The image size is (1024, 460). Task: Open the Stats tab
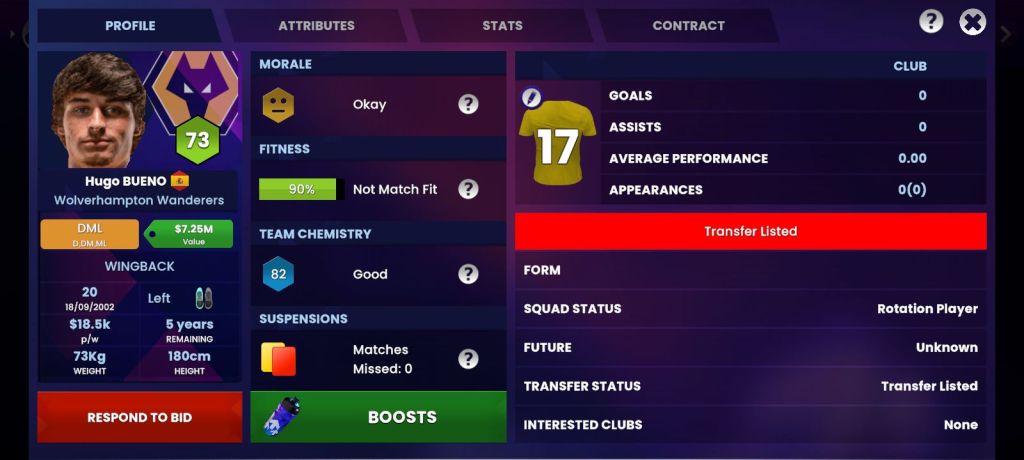pyautogui.click(x=502, y=26)
